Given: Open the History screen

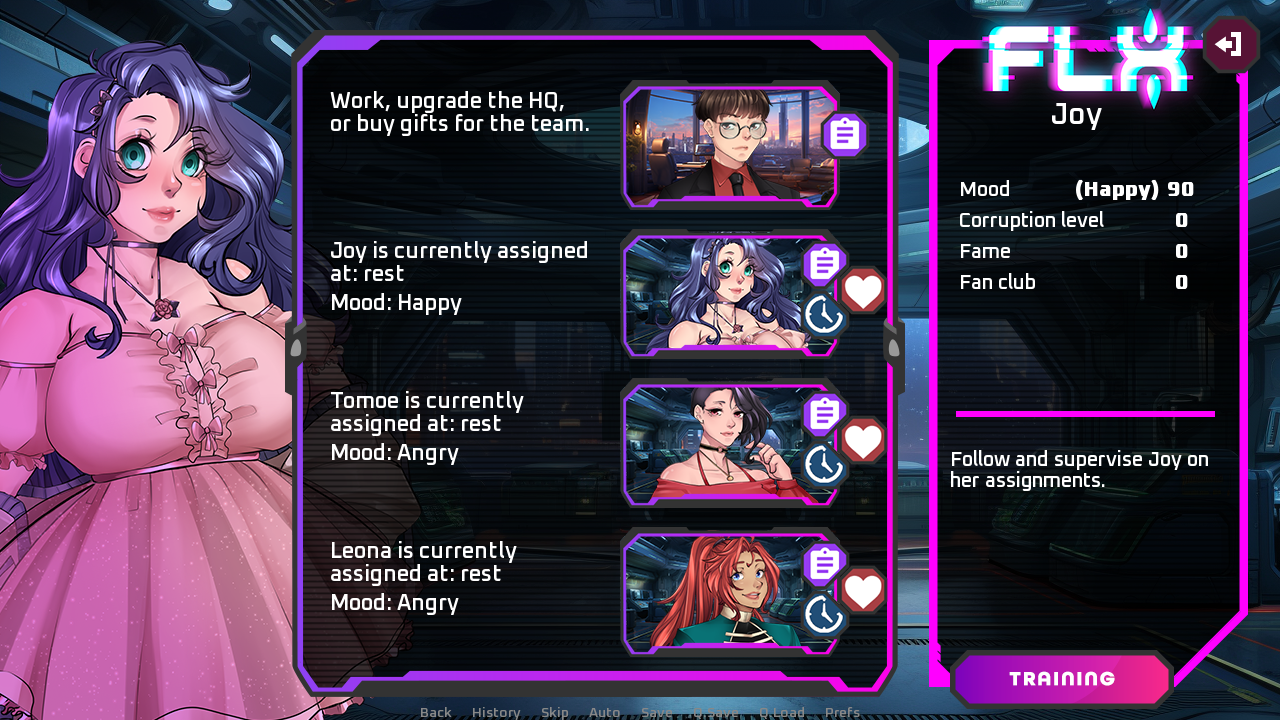Looking at the screenshot, I should tap(495, 712).
